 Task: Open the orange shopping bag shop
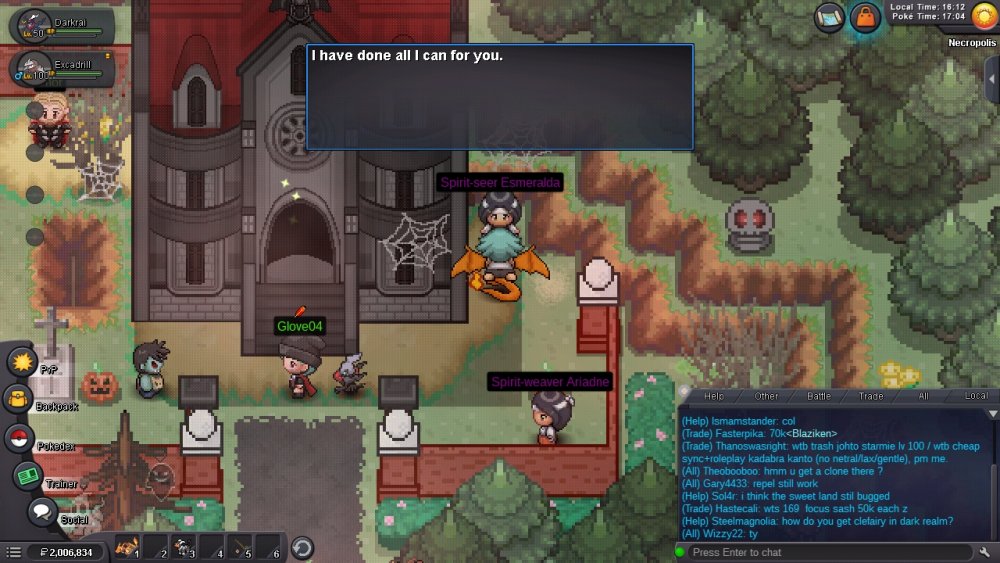point(864,17)
